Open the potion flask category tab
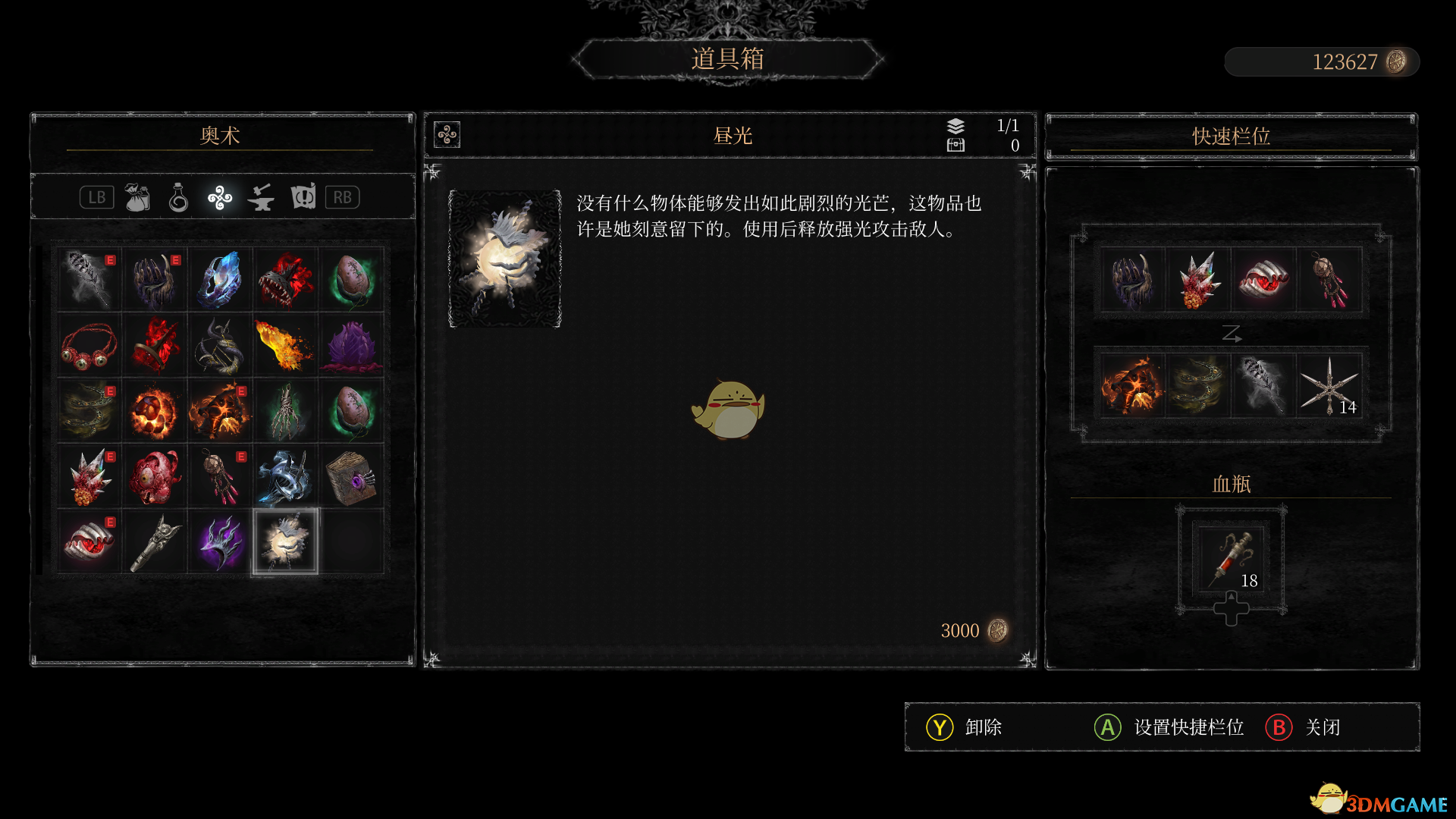 coord(178,198)
